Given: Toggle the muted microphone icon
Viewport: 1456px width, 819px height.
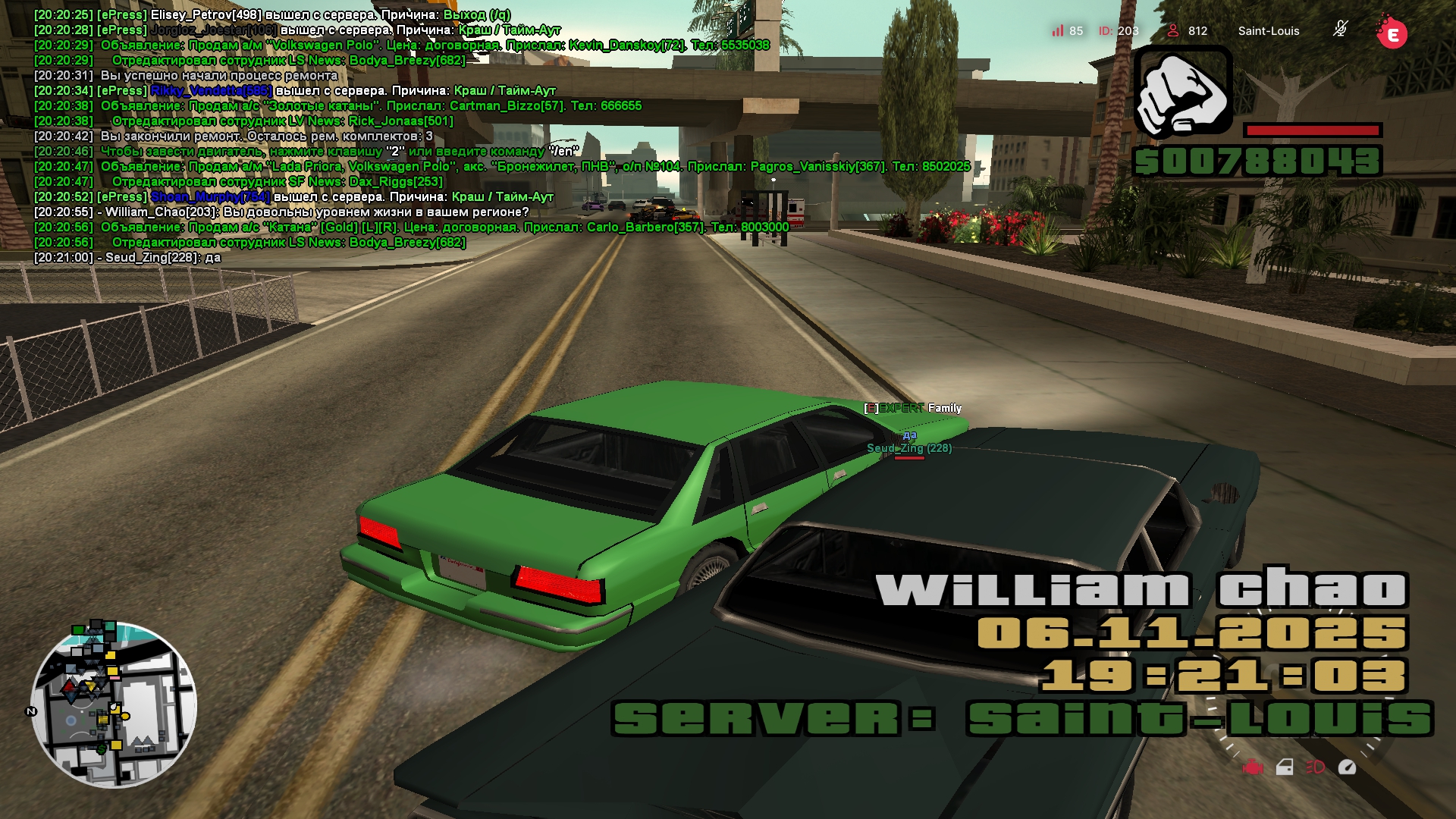Looking at the screenshot, I should click(1340, 30).
